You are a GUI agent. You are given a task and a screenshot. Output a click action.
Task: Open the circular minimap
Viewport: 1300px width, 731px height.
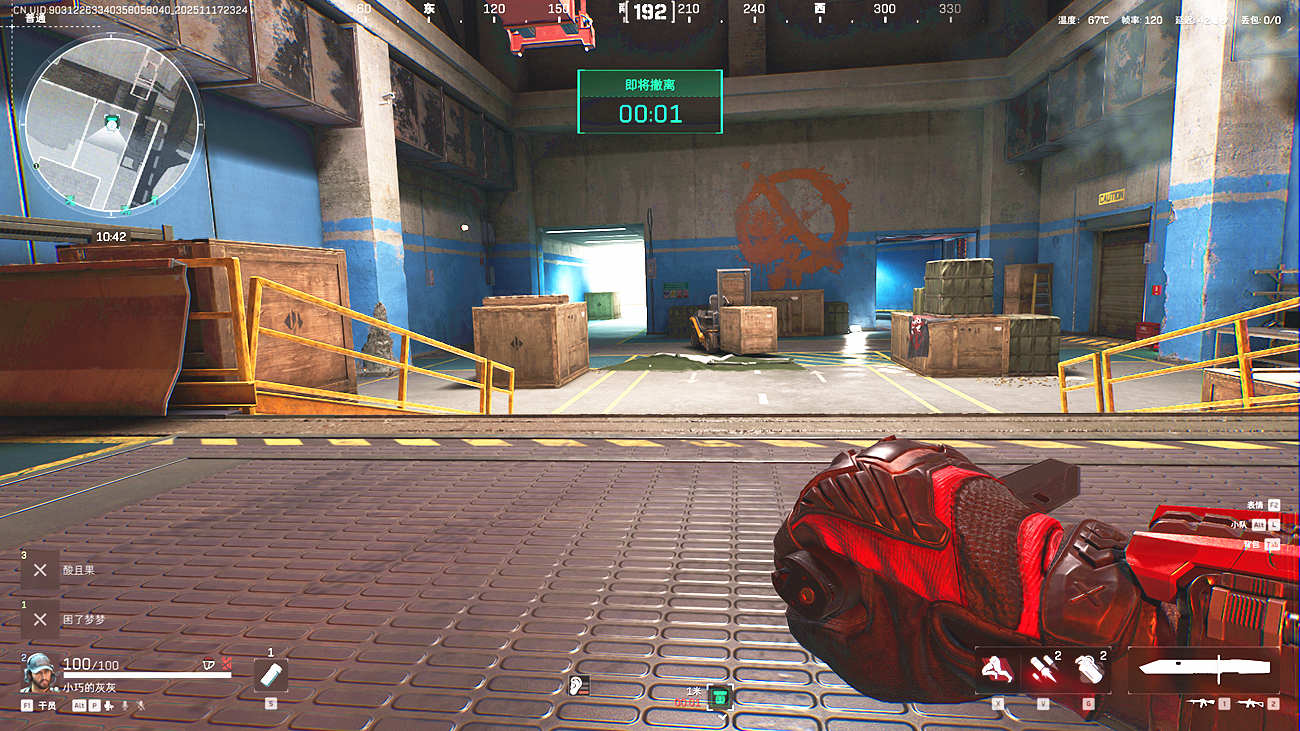click(x=110, y=124)
